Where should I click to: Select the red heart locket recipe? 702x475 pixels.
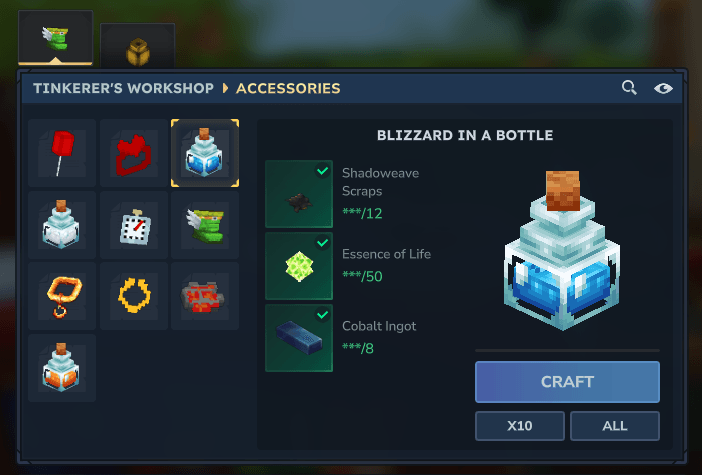134,153
